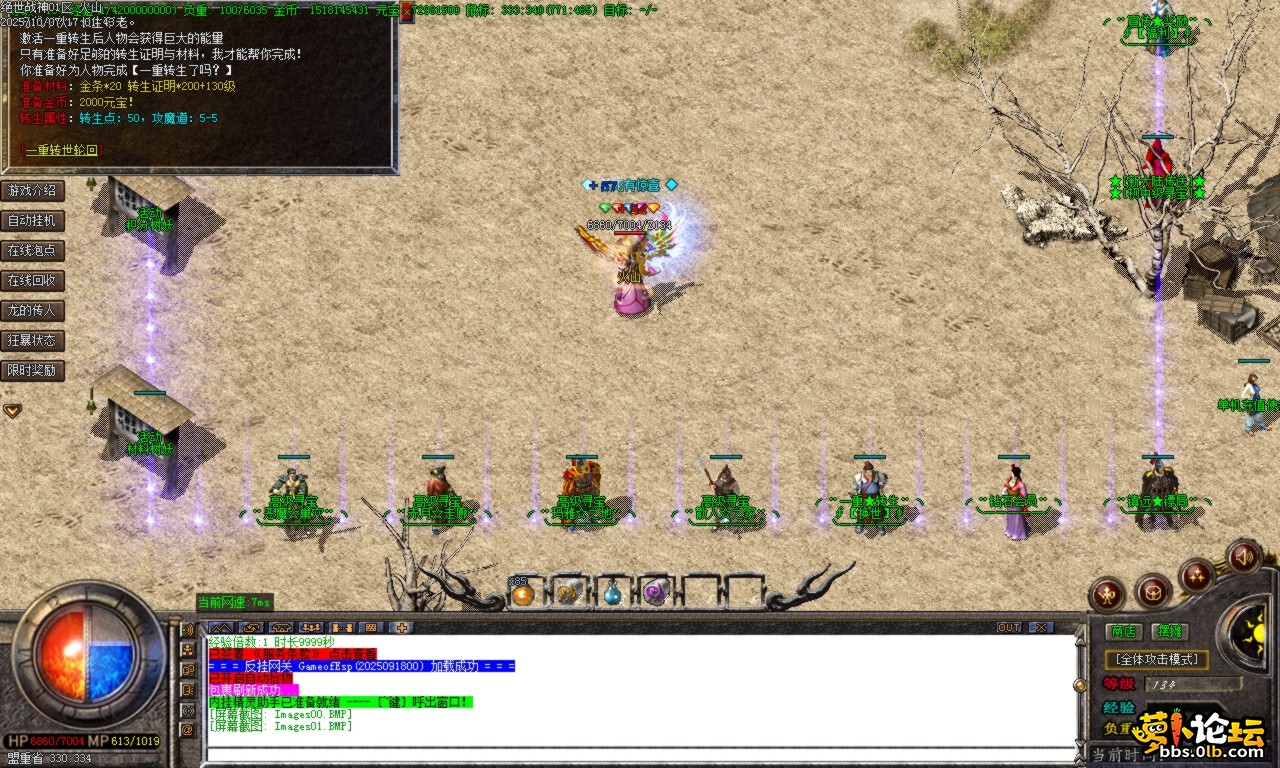Open the 在线泡点 menu button
Screen dimensions: 1280x768
coord(32,250)
